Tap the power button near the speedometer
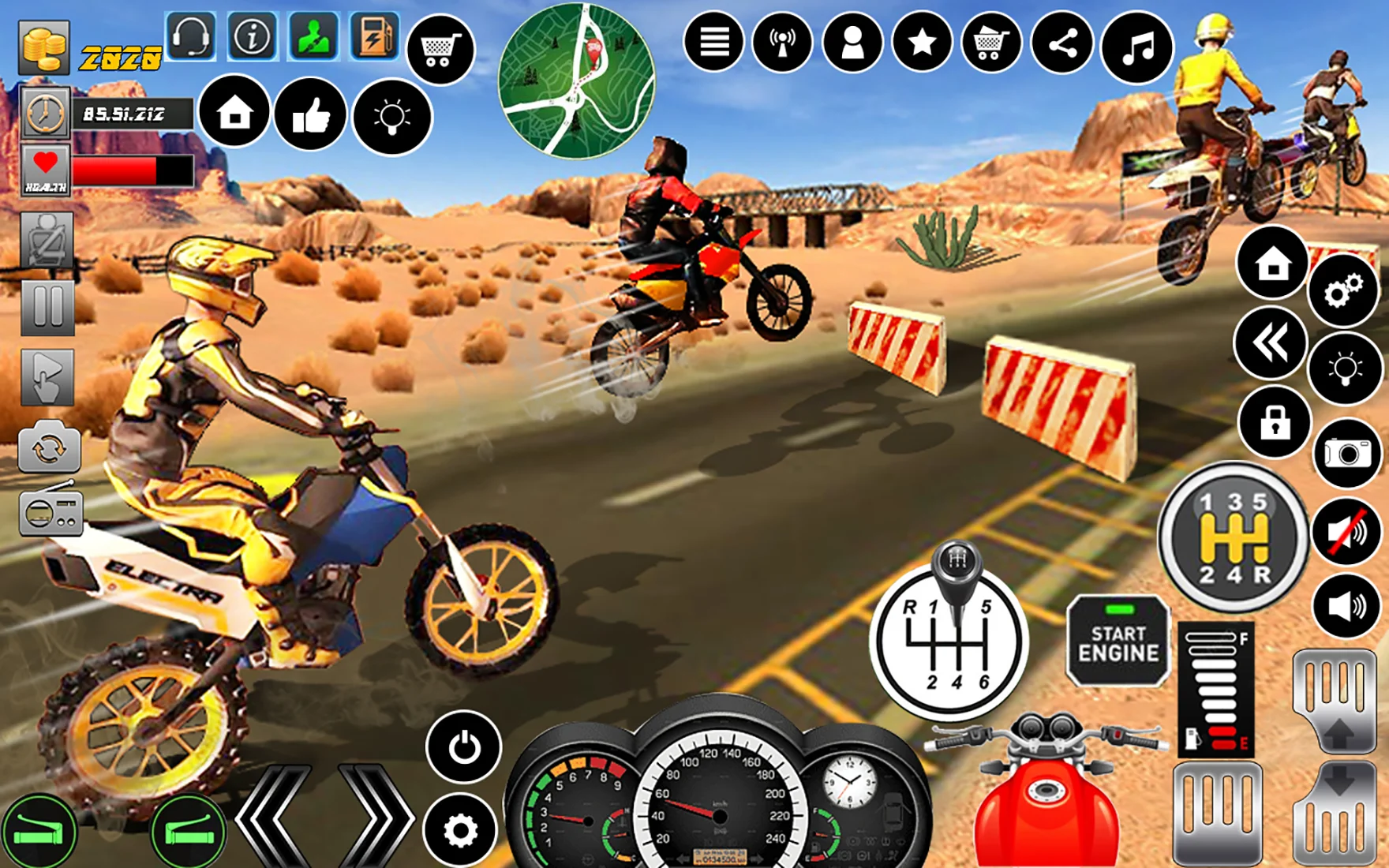The width and height of the screenshot is (1389, 868). [464, 746]
